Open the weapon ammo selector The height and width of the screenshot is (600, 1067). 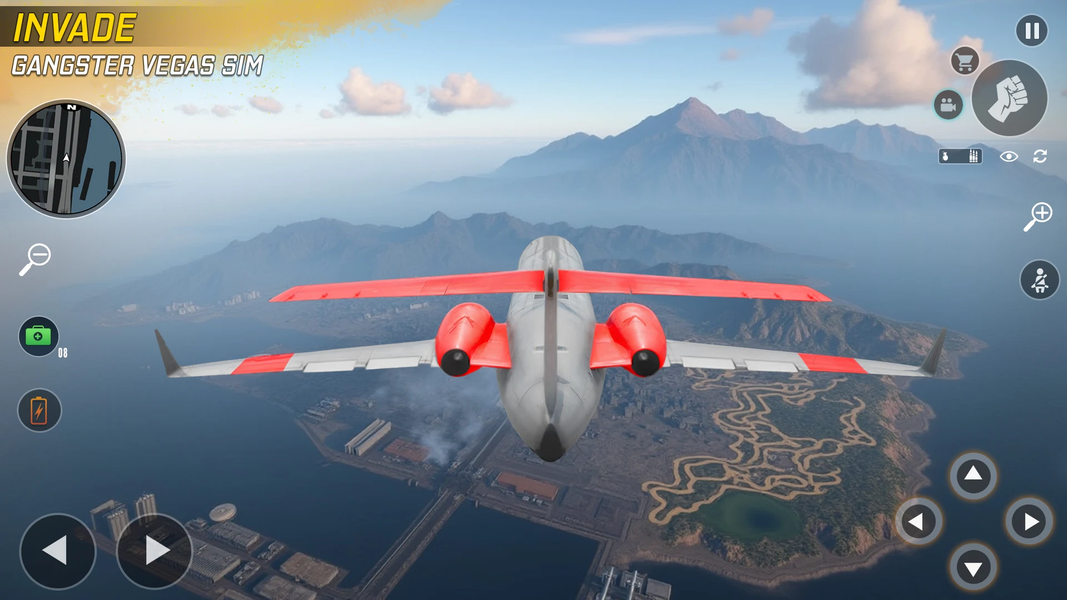click(960, 156)
